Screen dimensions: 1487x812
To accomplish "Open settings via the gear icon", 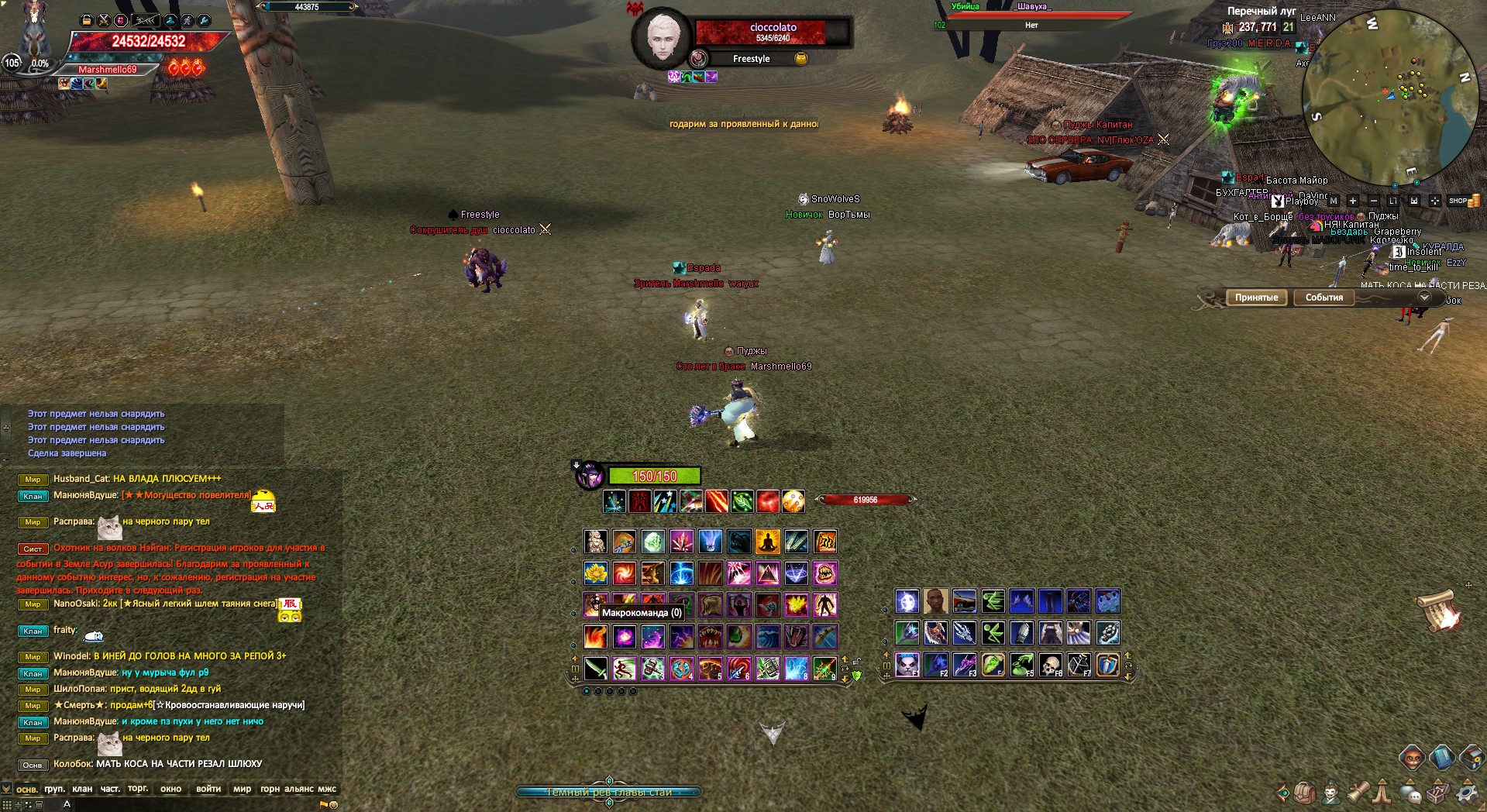I will pos(1466,793).
